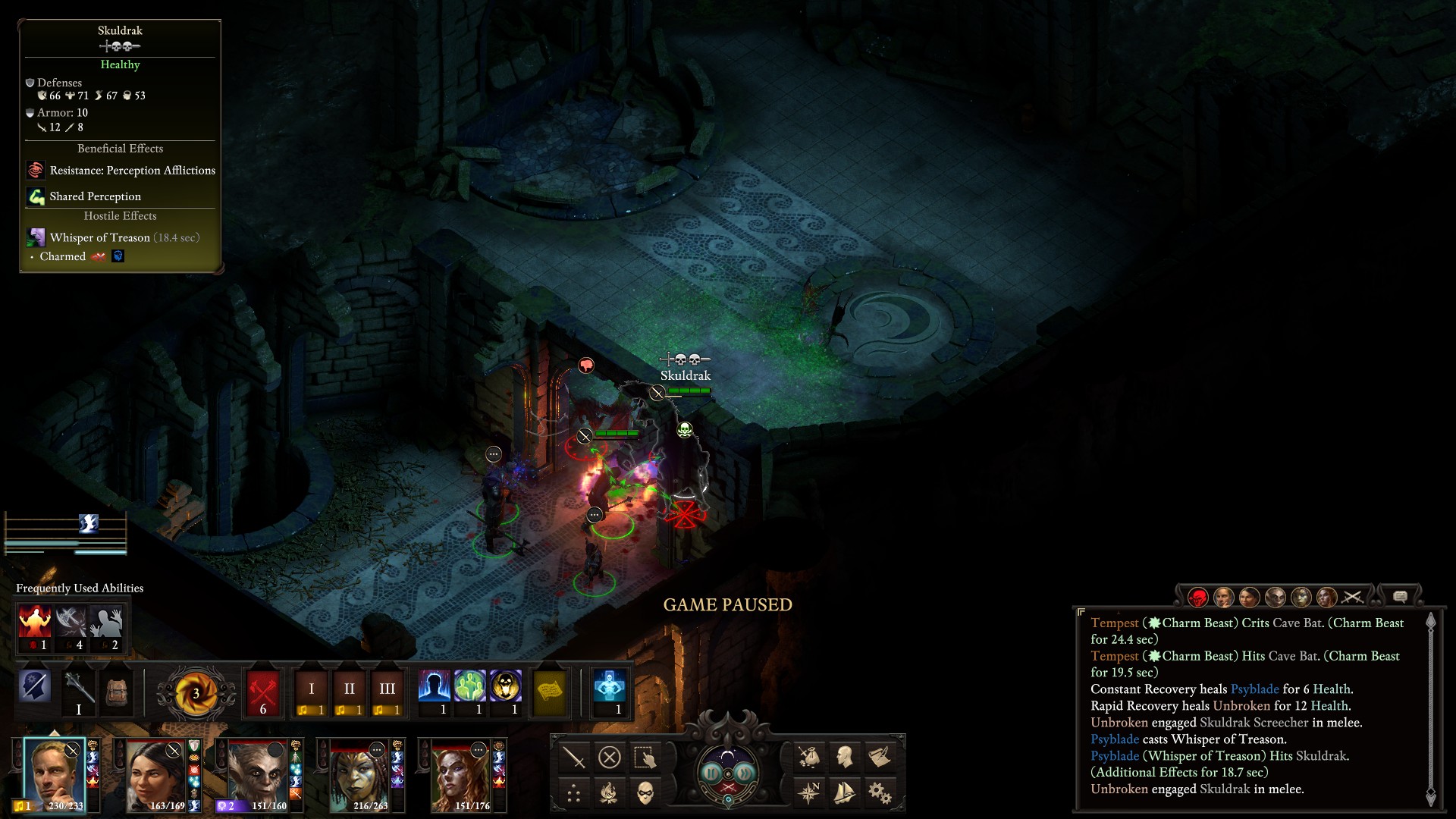Cast the green group figures spell
Screen dimensions: 1456x819
pos(469,688)
